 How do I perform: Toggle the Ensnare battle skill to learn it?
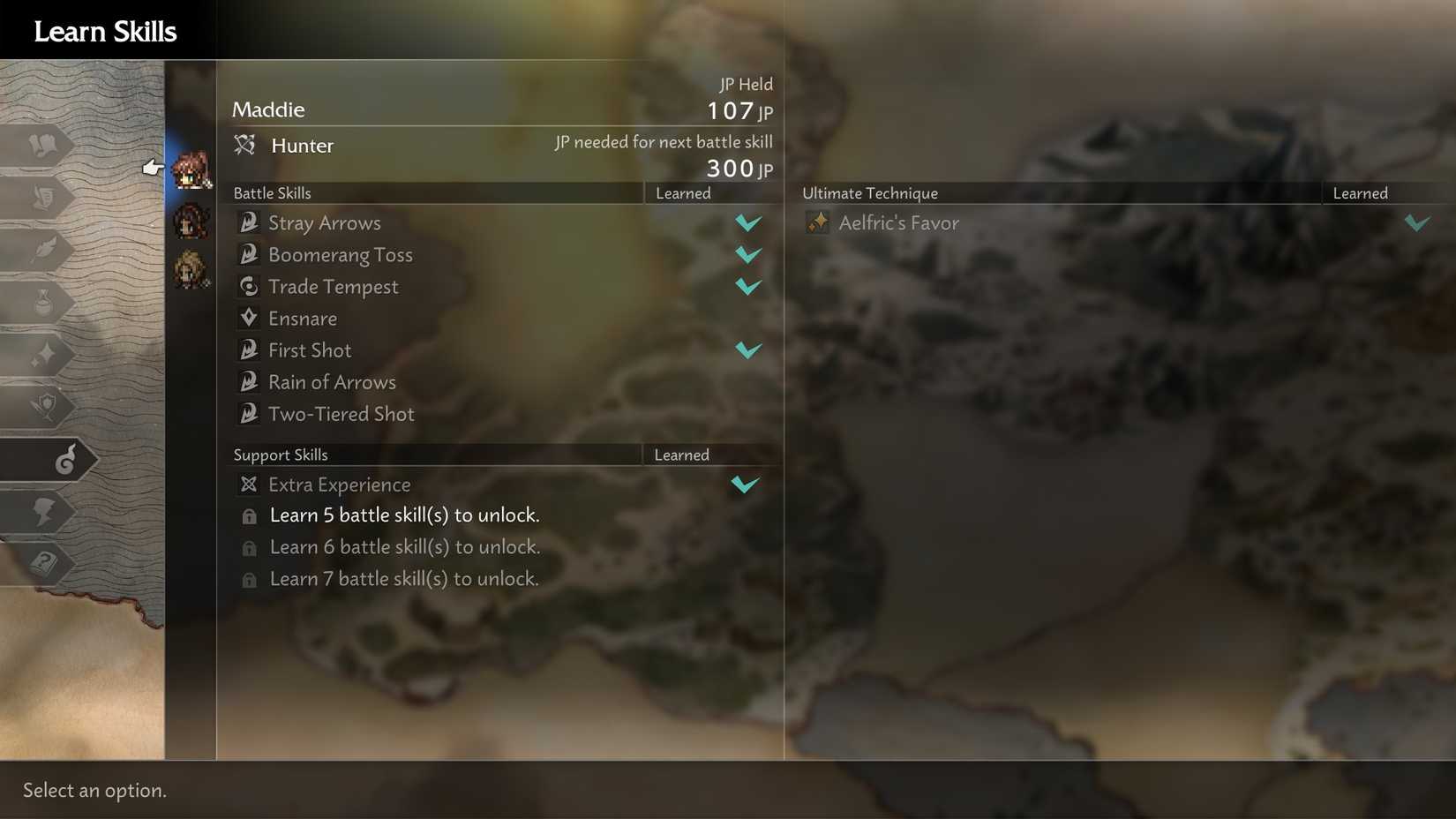pos(303,318)
